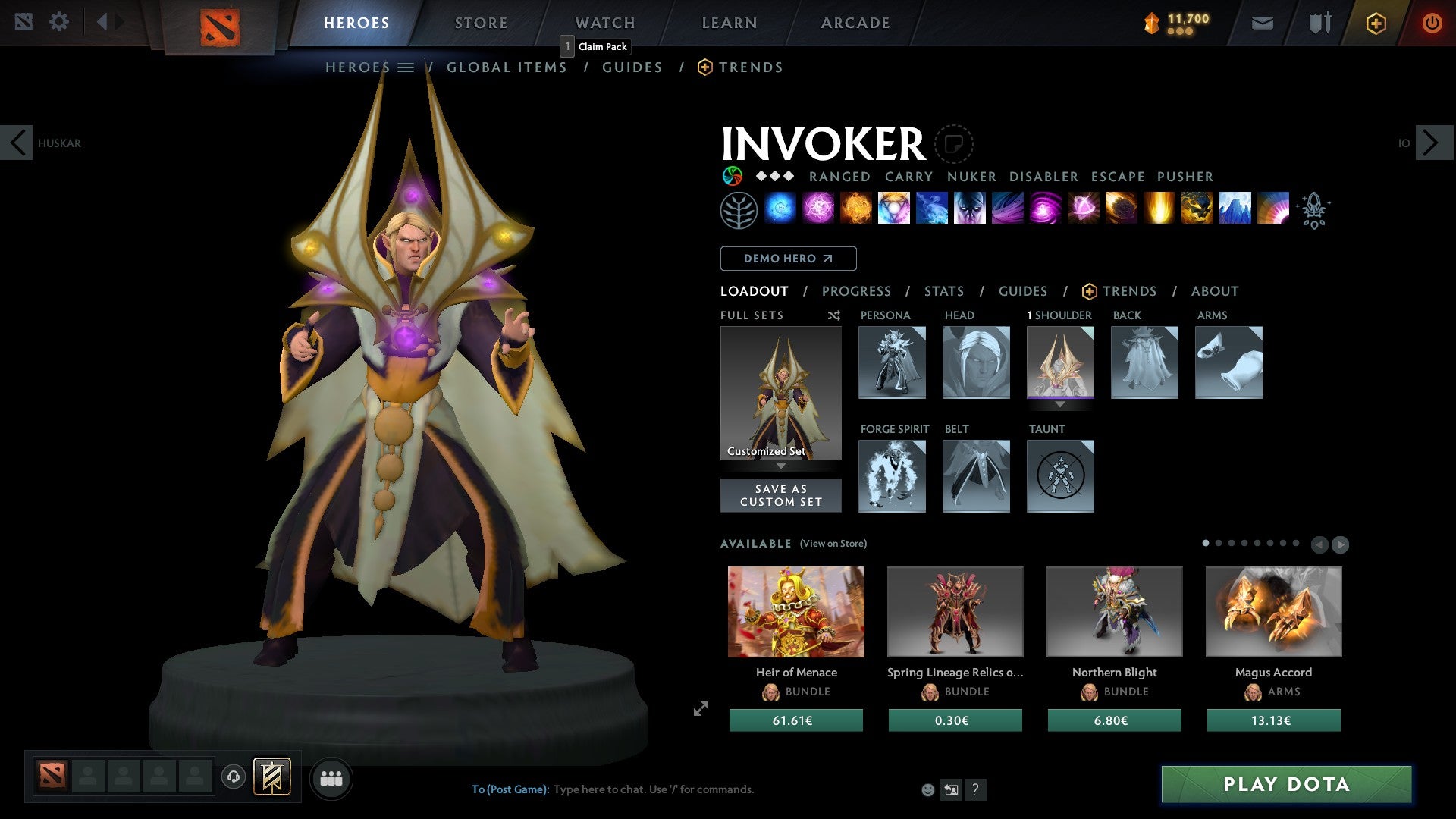Screen dimensions: 1456x819
Task: Open the ARCADE menu item
Action: click(x=855, y=22)
